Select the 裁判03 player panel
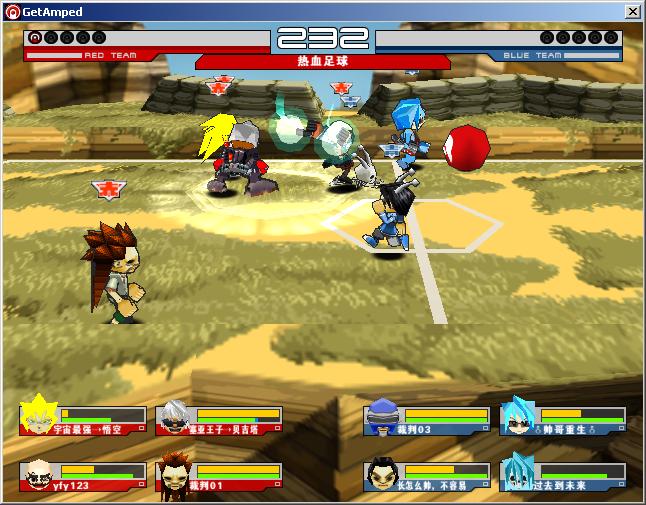The image size is (646, 505). pyautogui.click(x=426, y=419)
